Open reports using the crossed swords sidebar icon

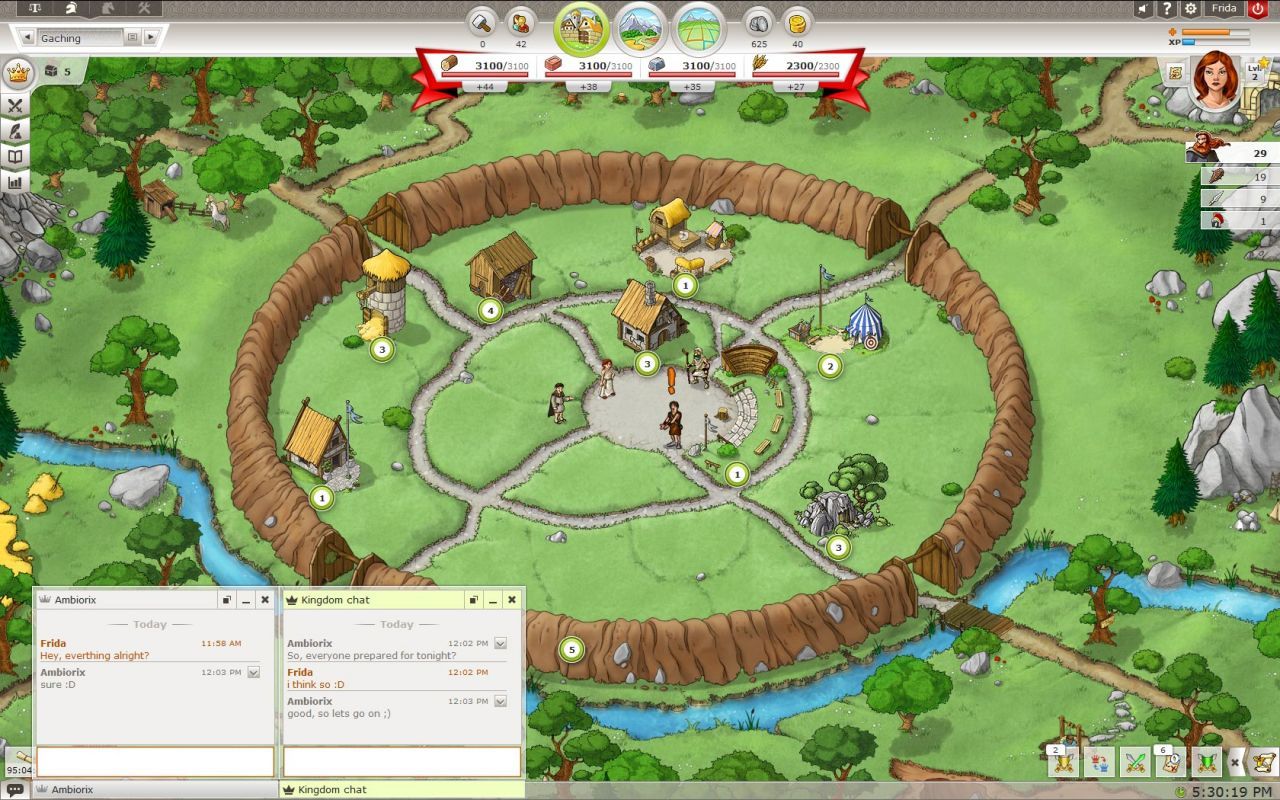pos(15,106)
